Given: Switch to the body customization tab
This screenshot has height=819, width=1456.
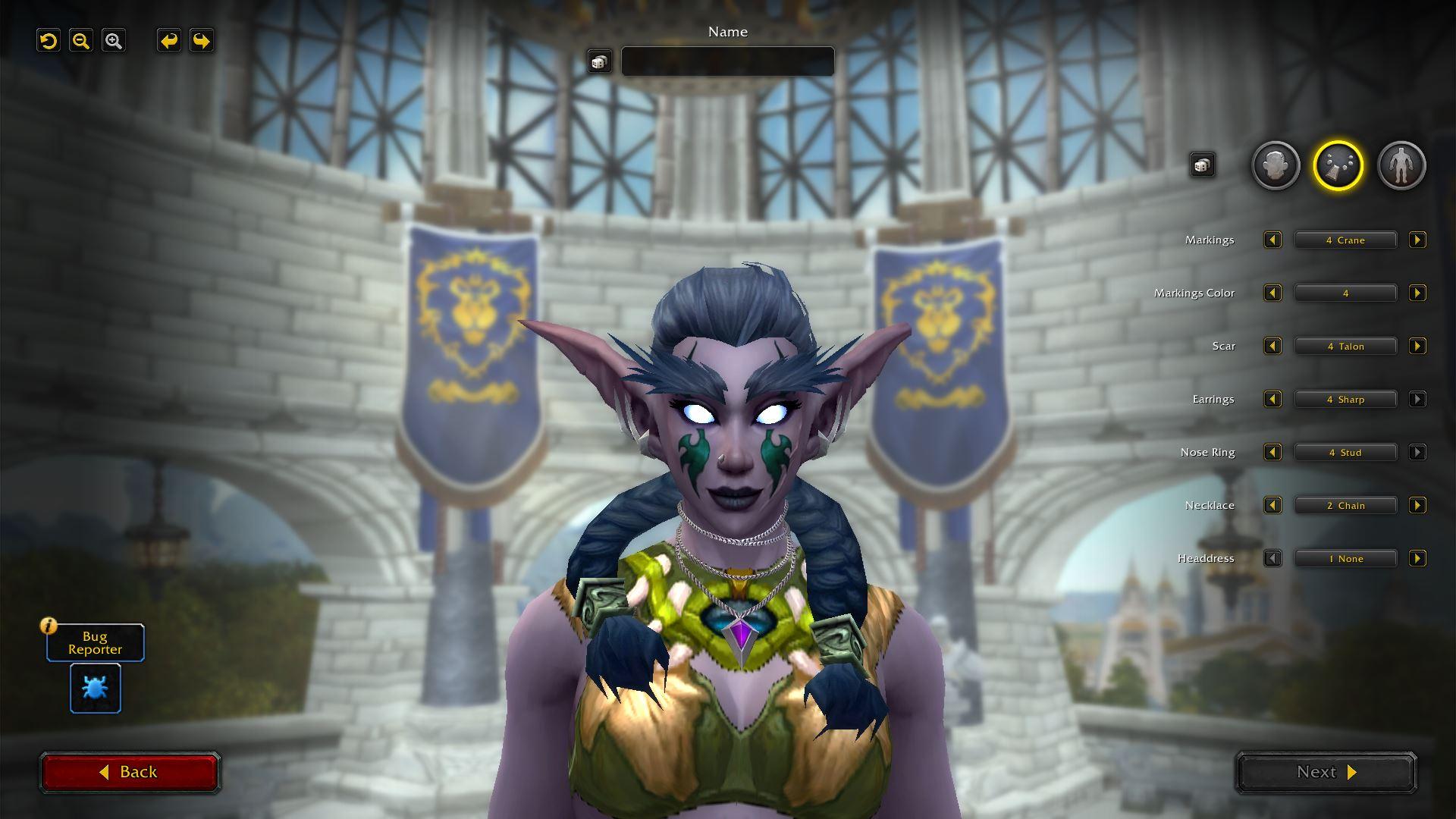Looking at the screenshot, I should tap(1402, 165).
